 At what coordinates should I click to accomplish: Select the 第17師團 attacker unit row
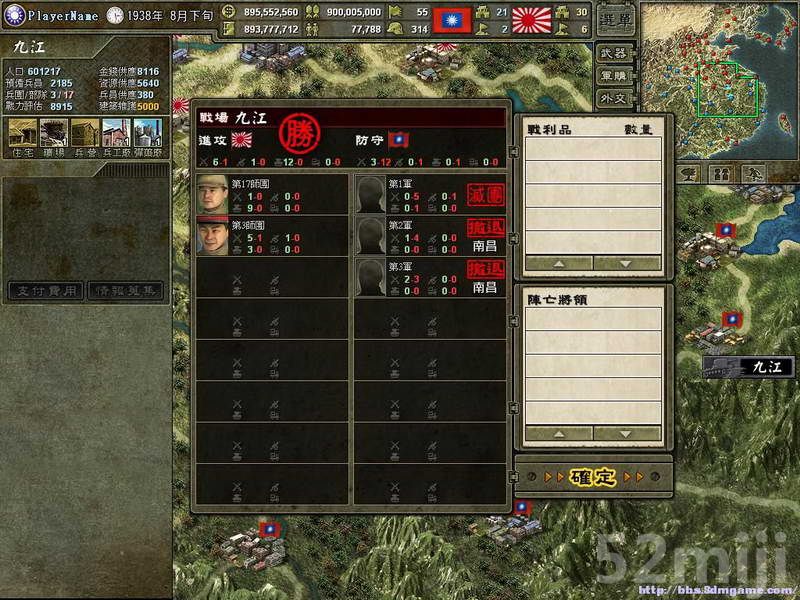(x=271, y=194)
